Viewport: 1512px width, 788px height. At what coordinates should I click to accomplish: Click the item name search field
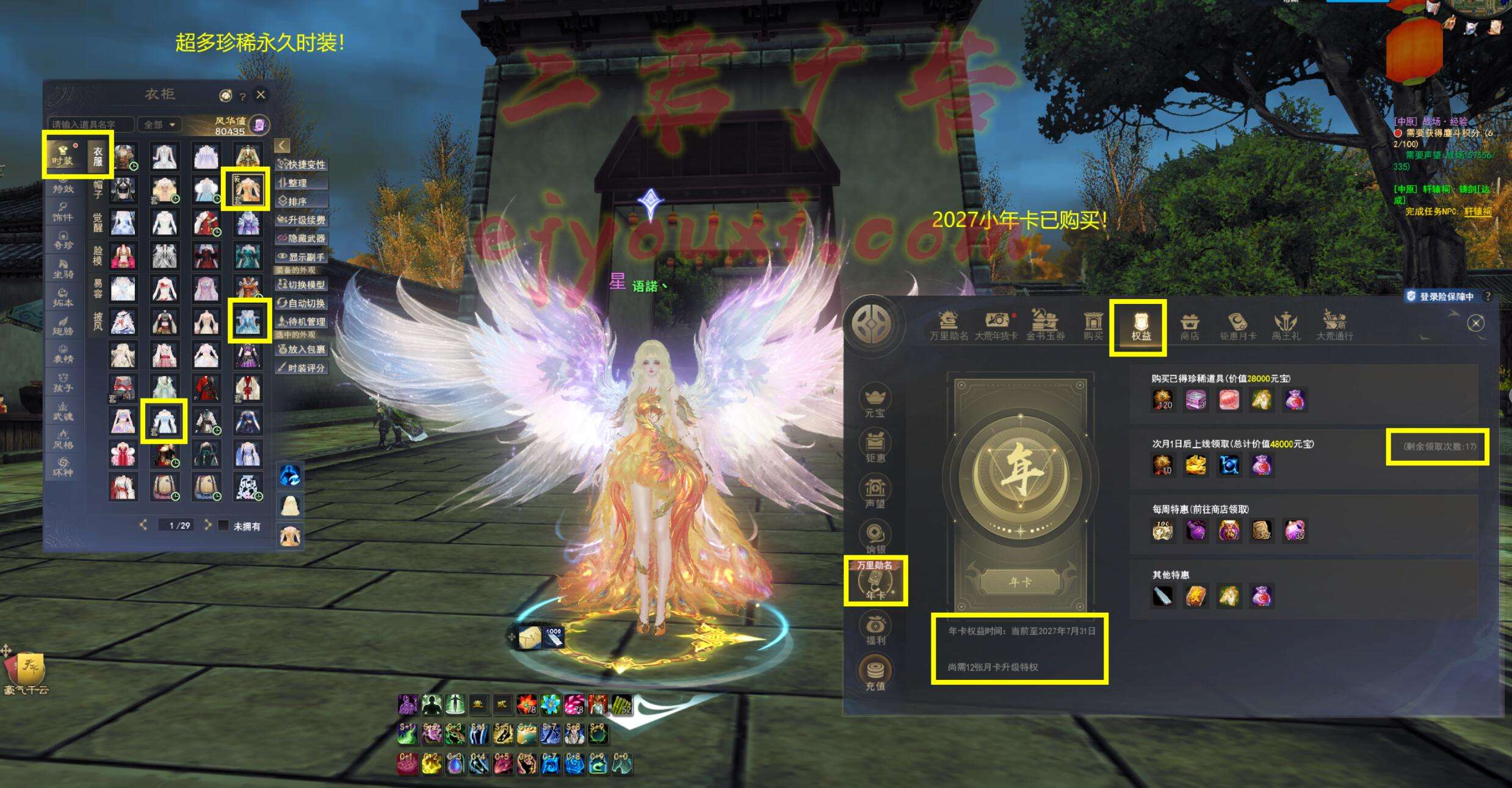pos(90,125)
